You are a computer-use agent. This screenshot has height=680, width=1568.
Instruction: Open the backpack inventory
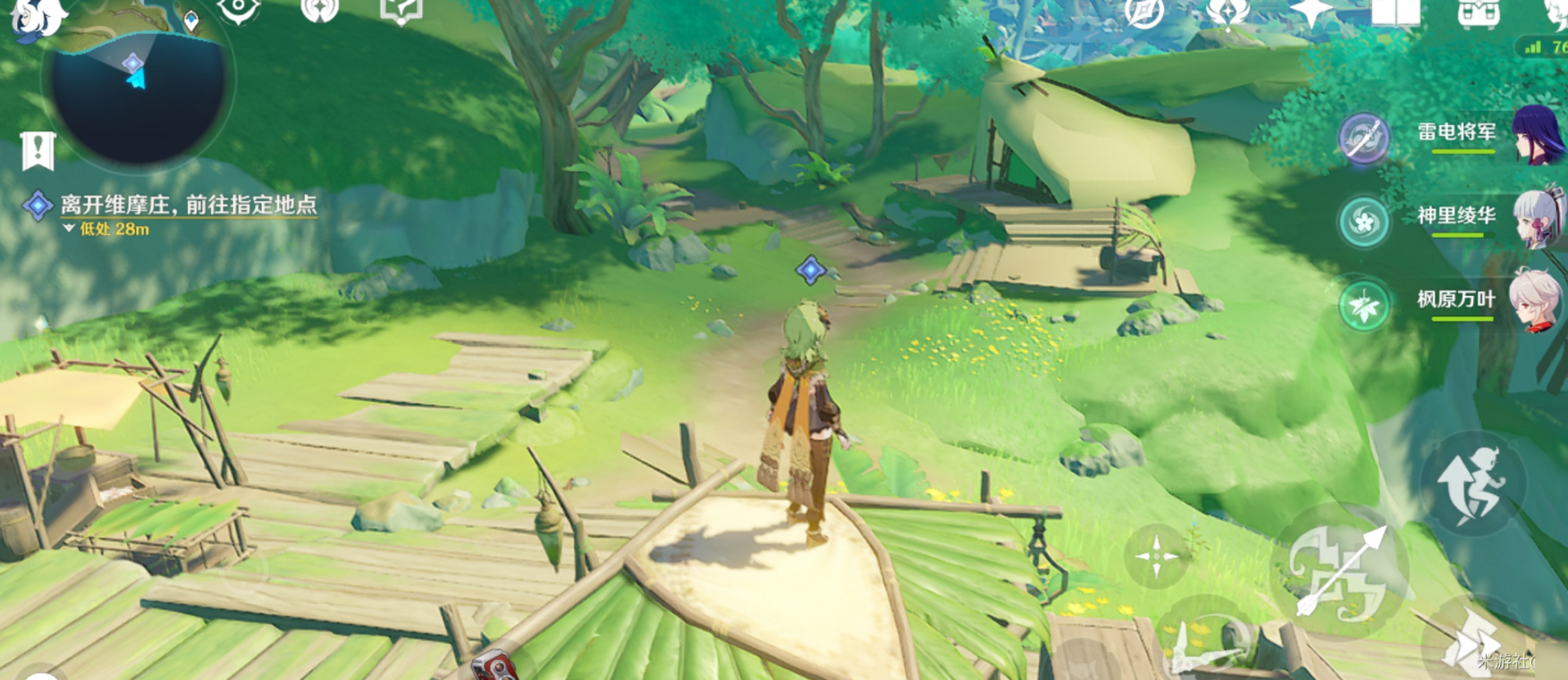pyautogui.click(x=1478, y=13)
